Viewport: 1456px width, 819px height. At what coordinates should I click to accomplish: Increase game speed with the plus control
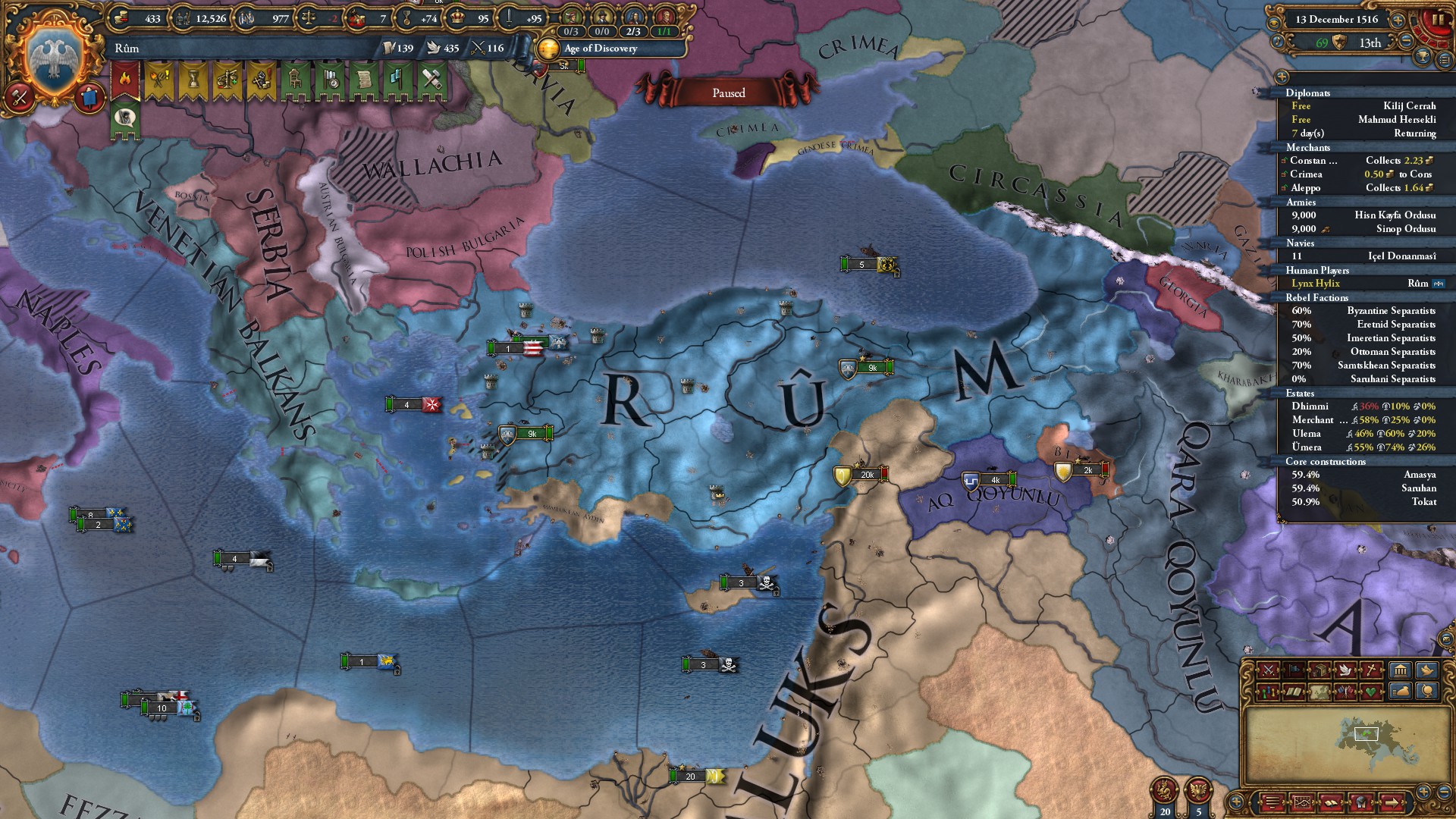[1397, 20]
